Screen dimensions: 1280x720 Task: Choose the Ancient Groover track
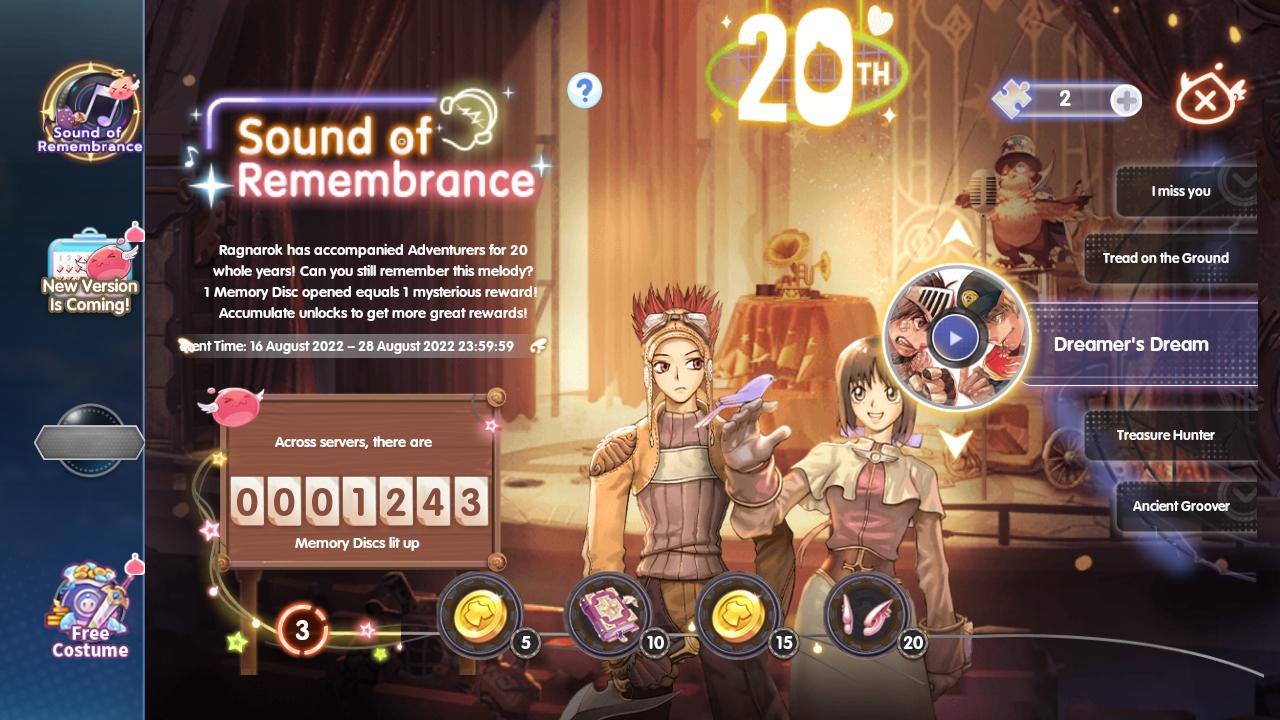click(1181, 506)
